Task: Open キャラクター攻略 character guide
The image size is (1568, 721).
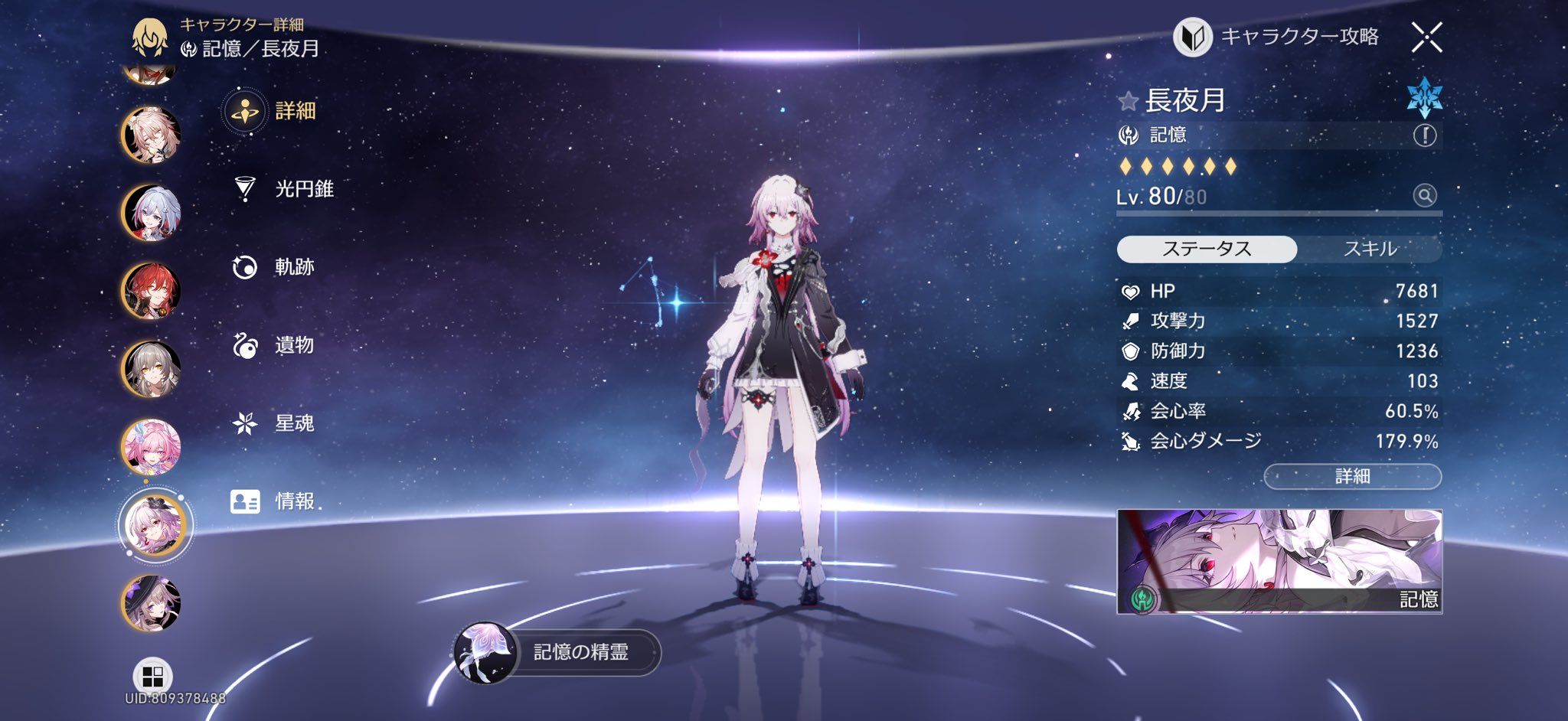Action: pyautogui.click(x=1276, y=37)
